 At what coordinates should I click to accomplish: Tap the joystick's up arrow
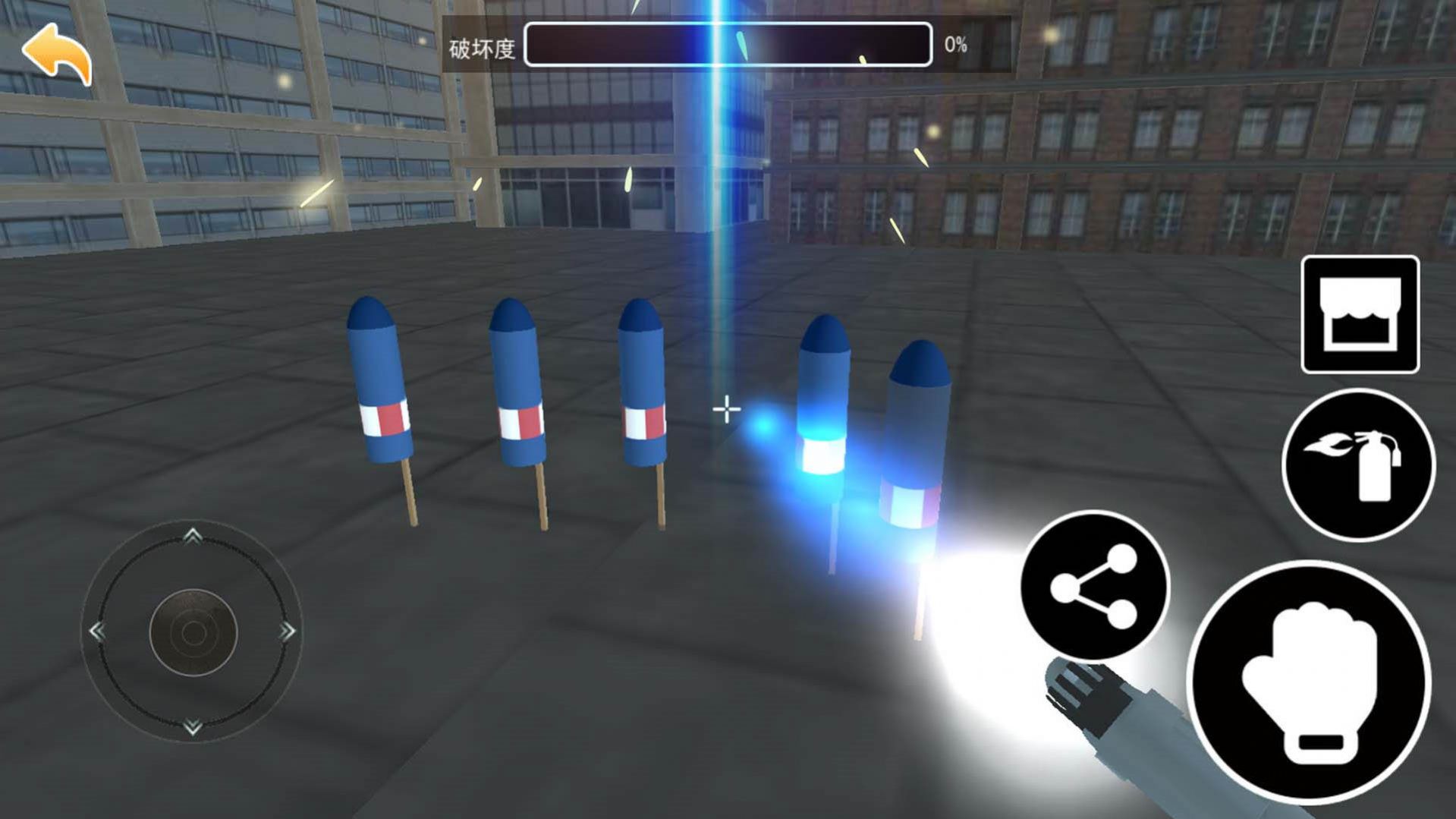click(193, 536)
